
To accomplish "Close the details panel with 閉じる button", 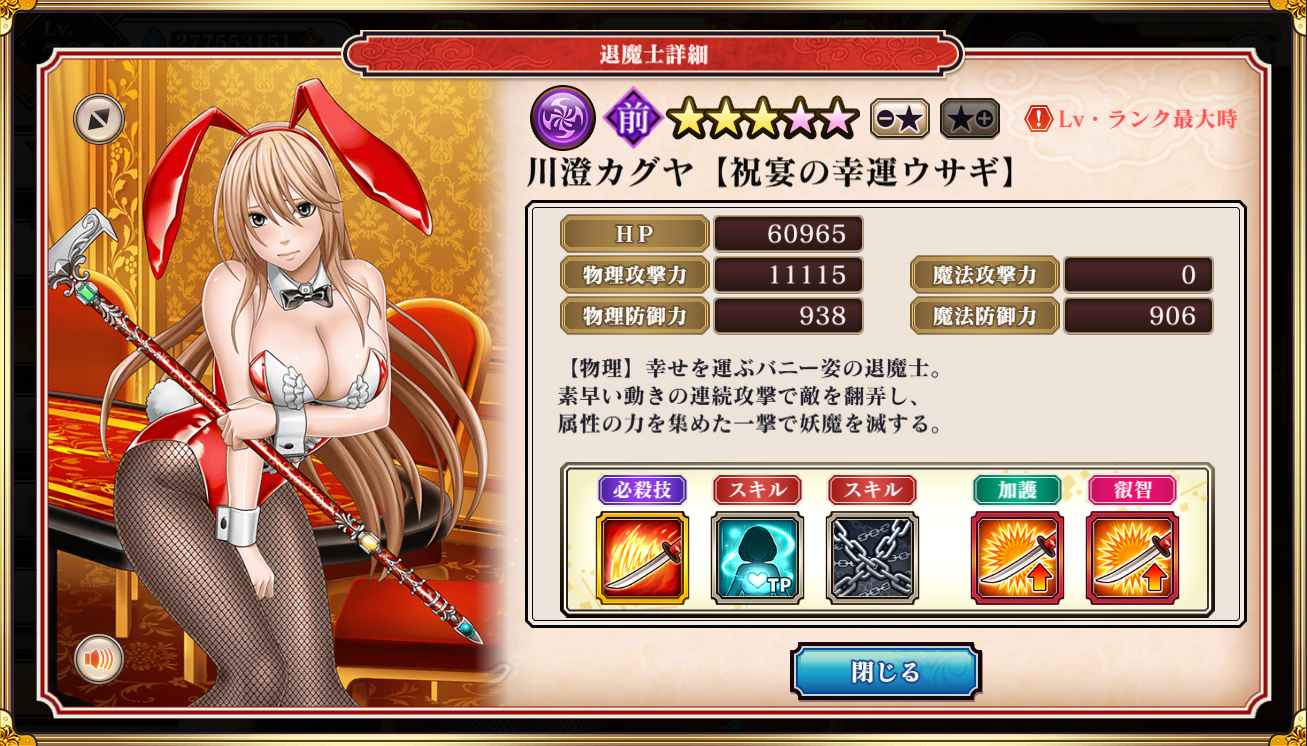I will (885, 671).
